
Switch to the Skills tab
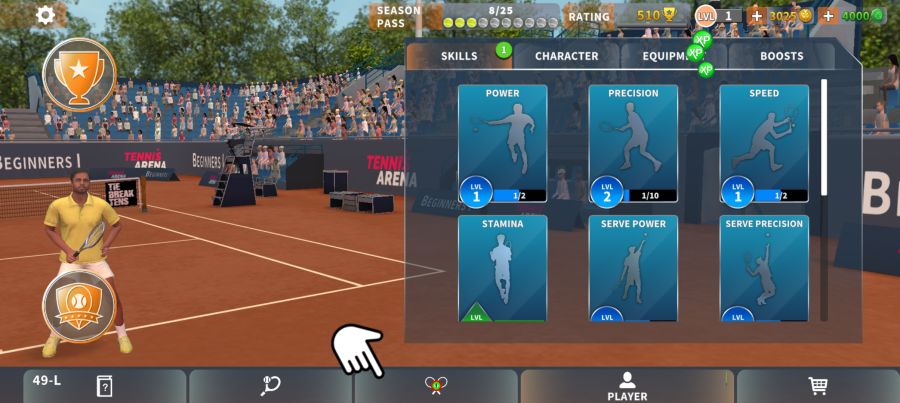[x=459, y=56]
